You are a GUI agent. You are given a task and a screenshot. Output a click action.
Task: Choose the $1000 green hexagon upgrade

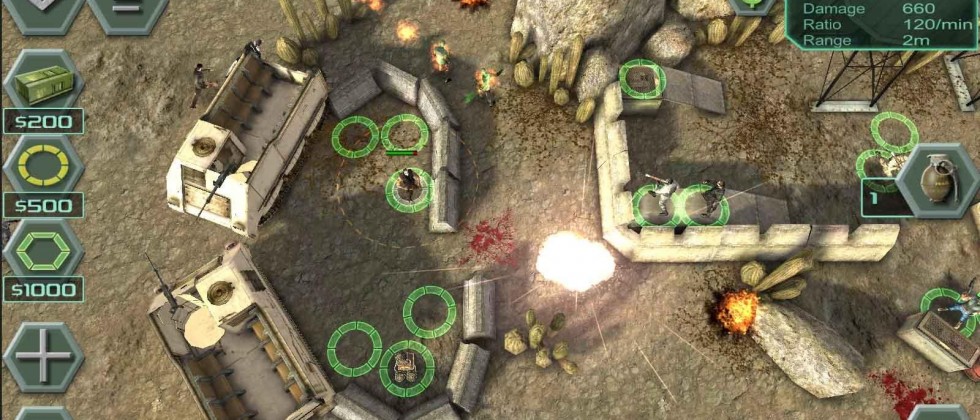[42, 248]
